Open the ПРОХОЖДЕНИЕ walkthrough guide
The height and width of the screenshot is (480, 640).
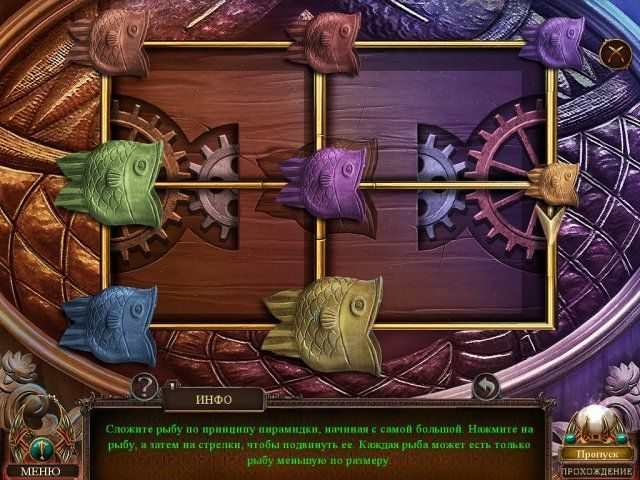(596, 470)
